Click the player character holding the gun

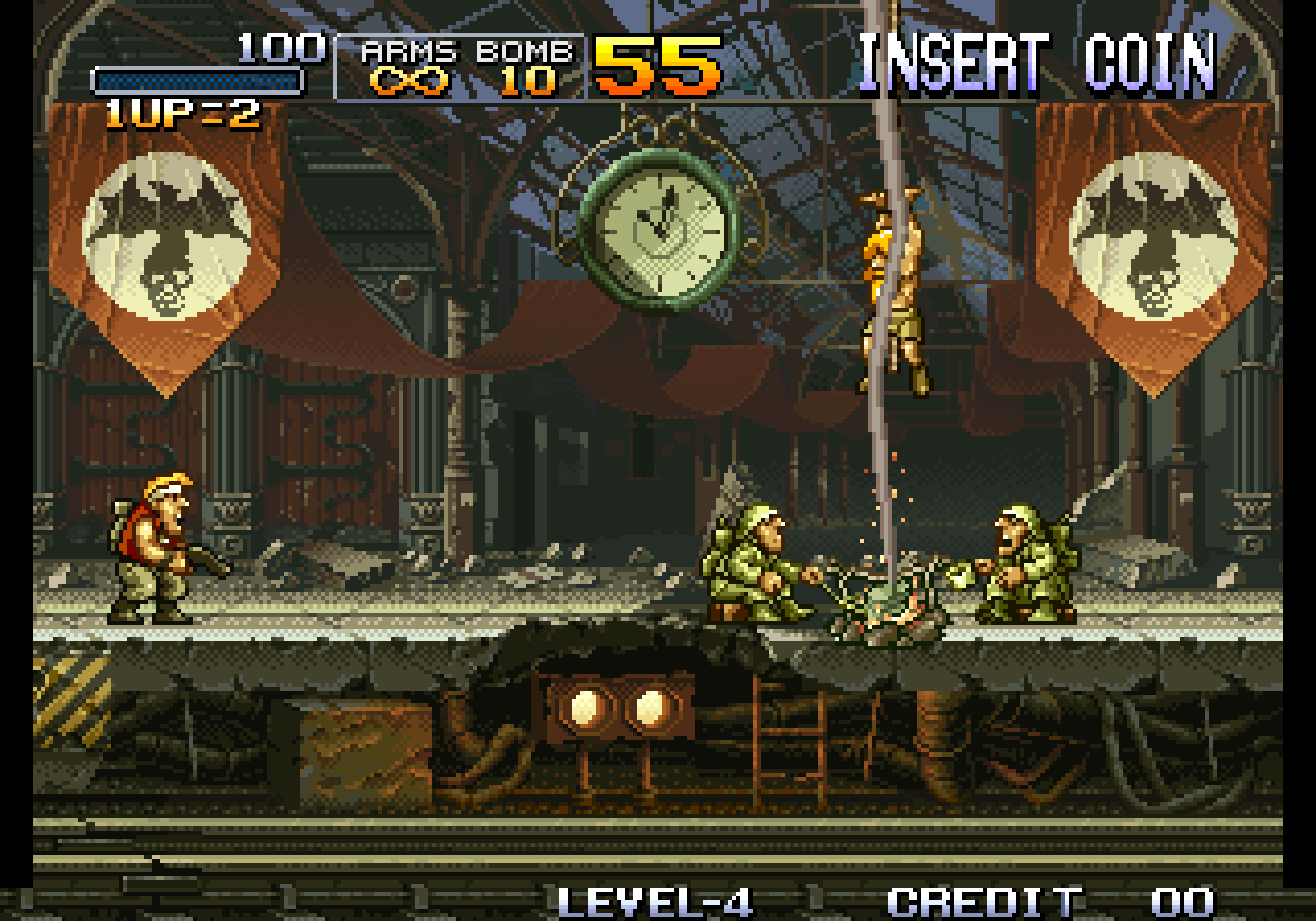(x=158, y=548)
